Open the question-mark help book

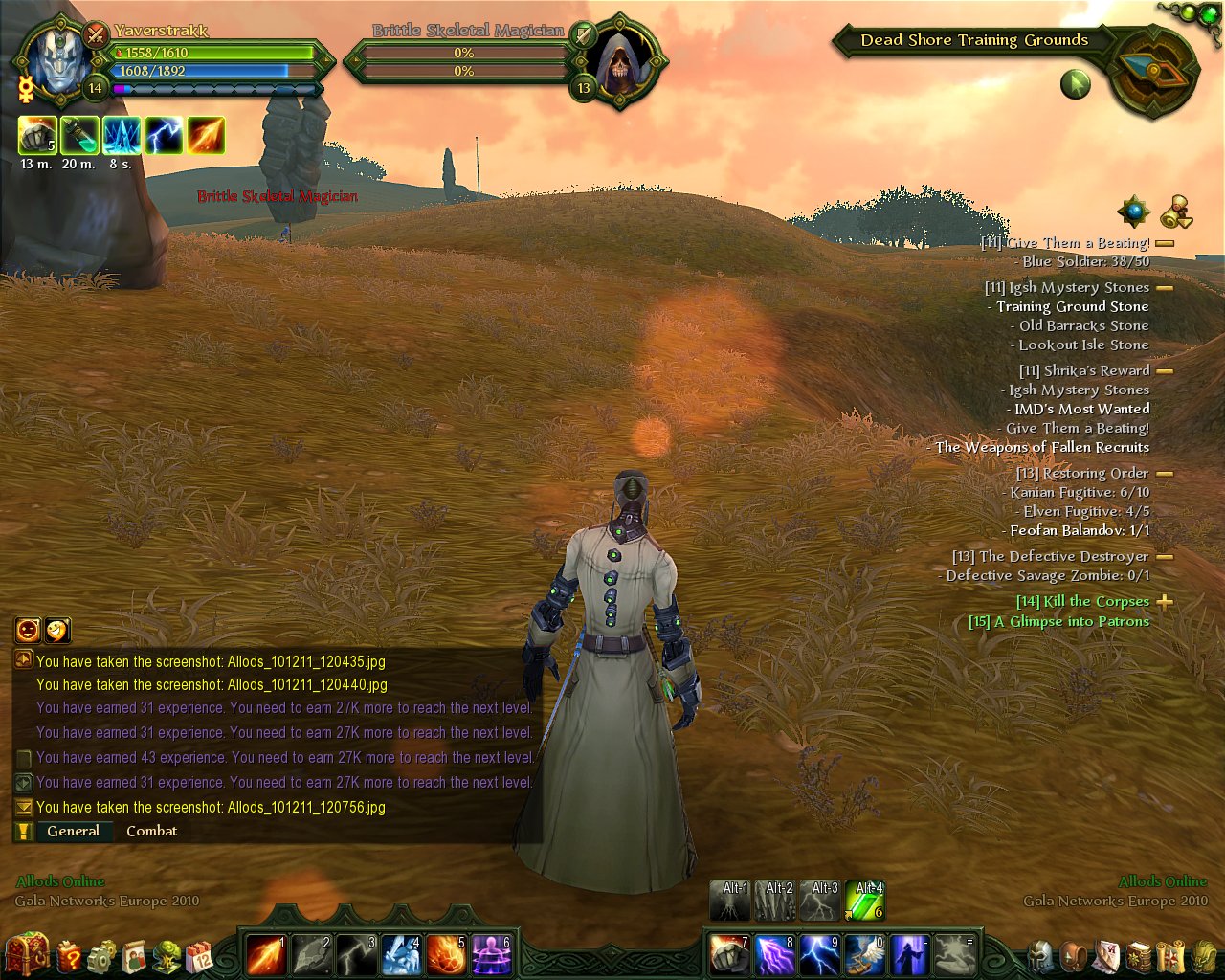[x=70, y=955]
